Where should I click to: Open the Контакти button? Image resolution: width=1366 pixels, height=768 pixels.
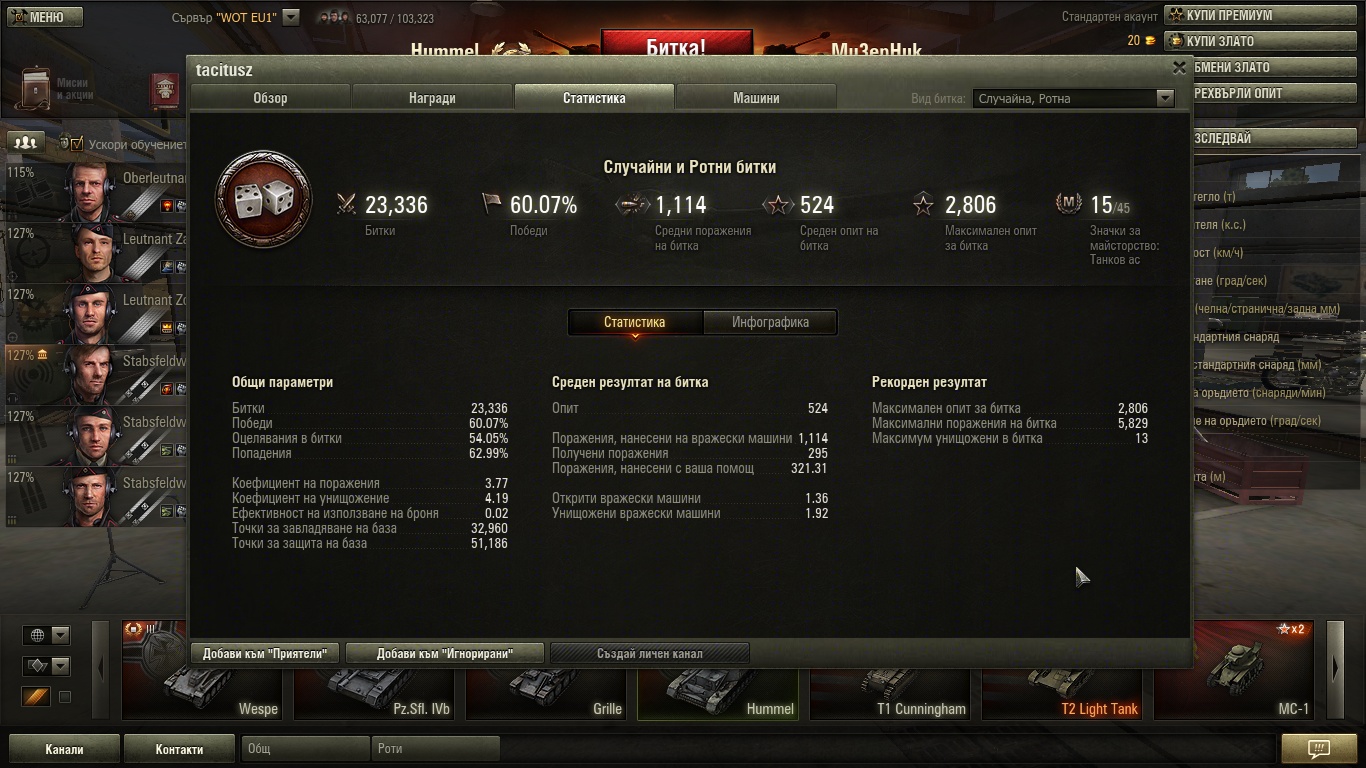(179, 749)
